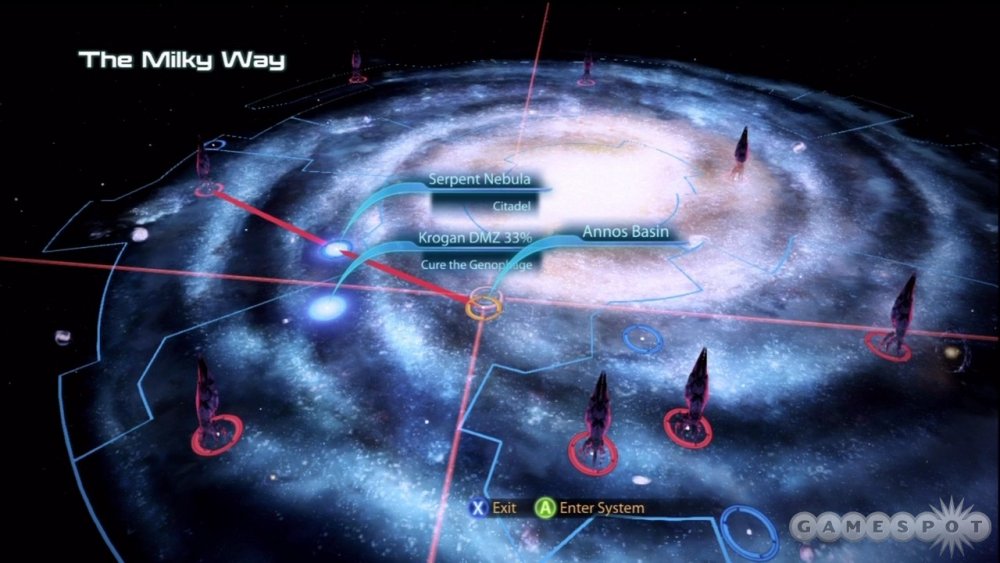Click the orange ring marker on the map
This screenshot has height=563, width=1000.
click(x=484, y=302)
